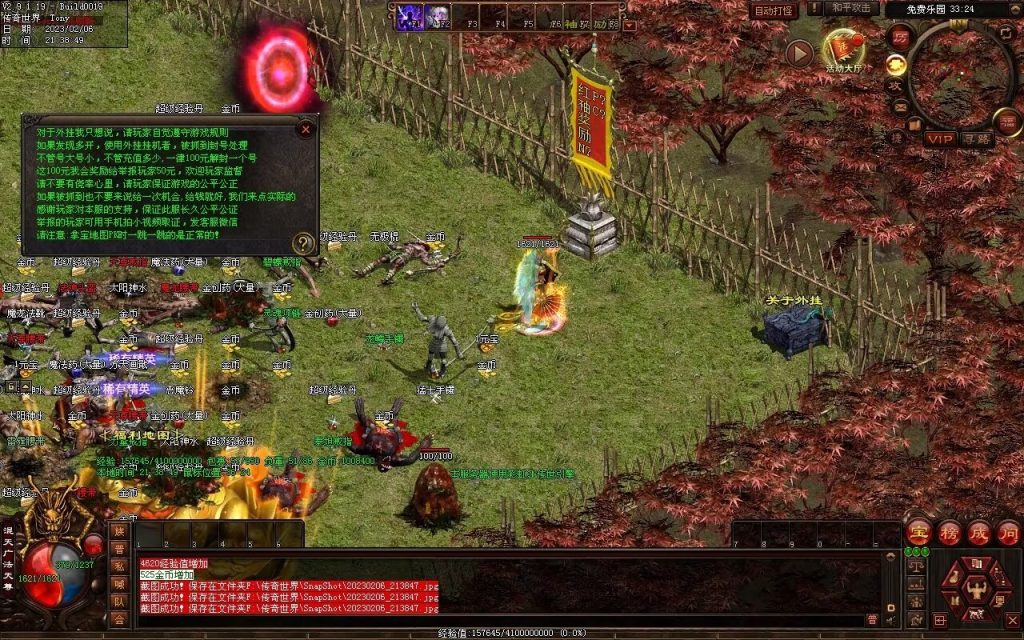
Task: Close the green rules notice panel
Action: [x=306, y=128]
